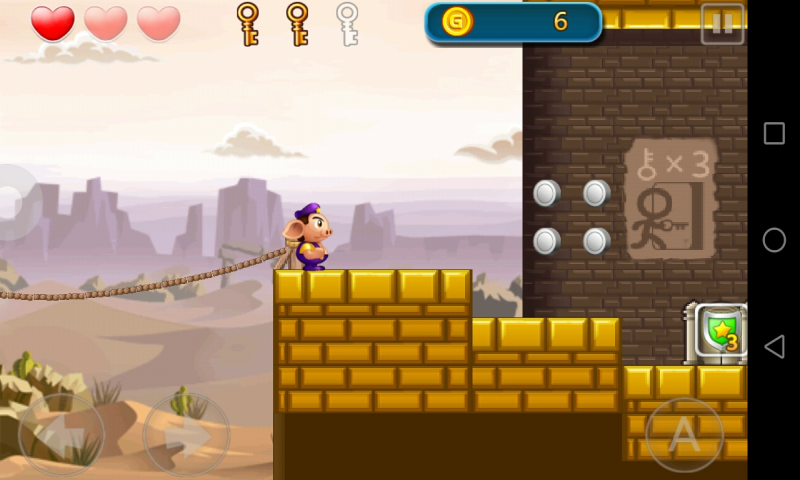Tap the right arrow movement button
The image size is (800, 480).
coord(186,435)
